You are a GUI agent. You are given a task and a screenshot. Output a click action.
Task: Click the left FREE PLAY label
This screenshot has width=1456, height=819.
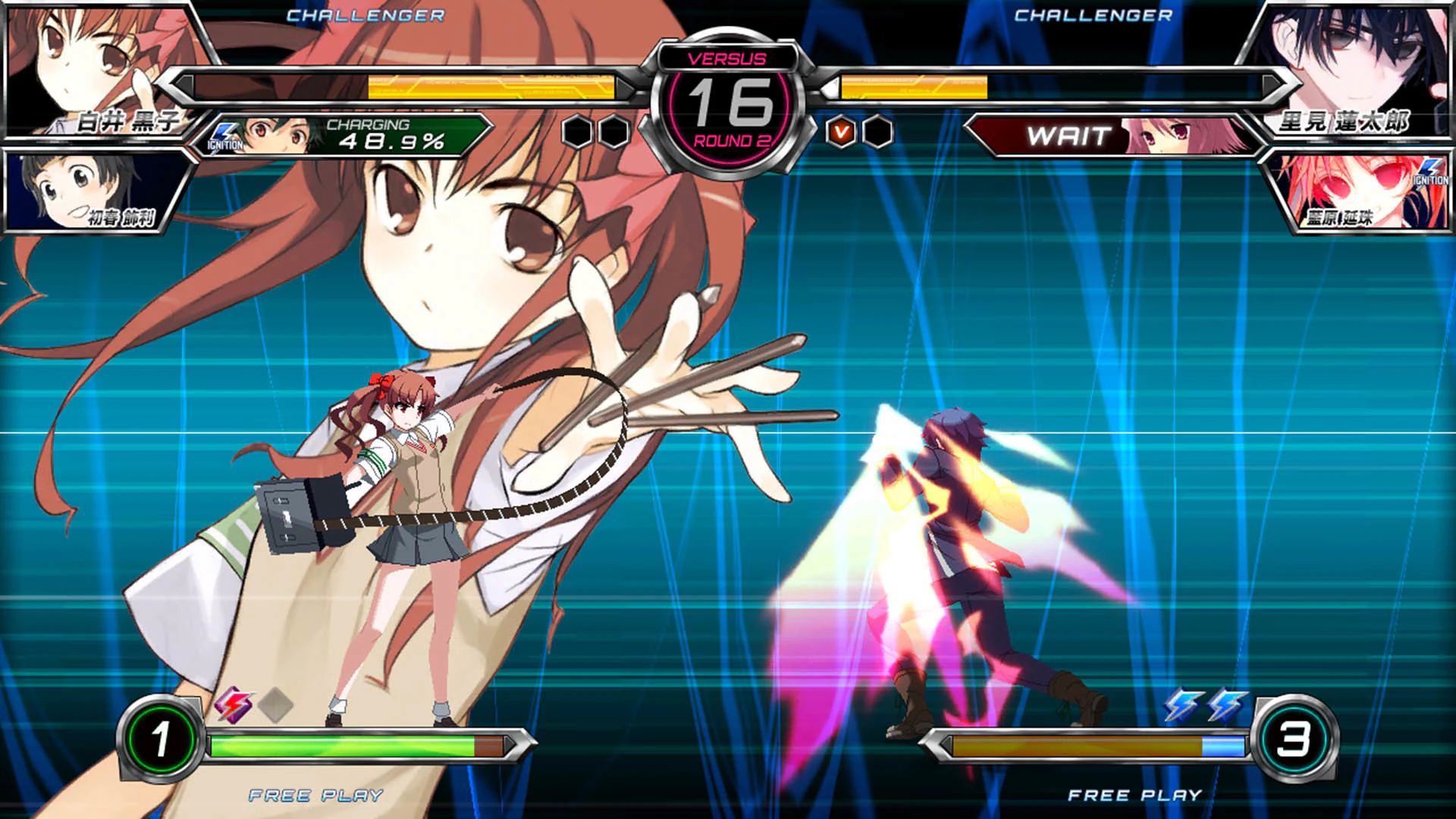point(315,795)
